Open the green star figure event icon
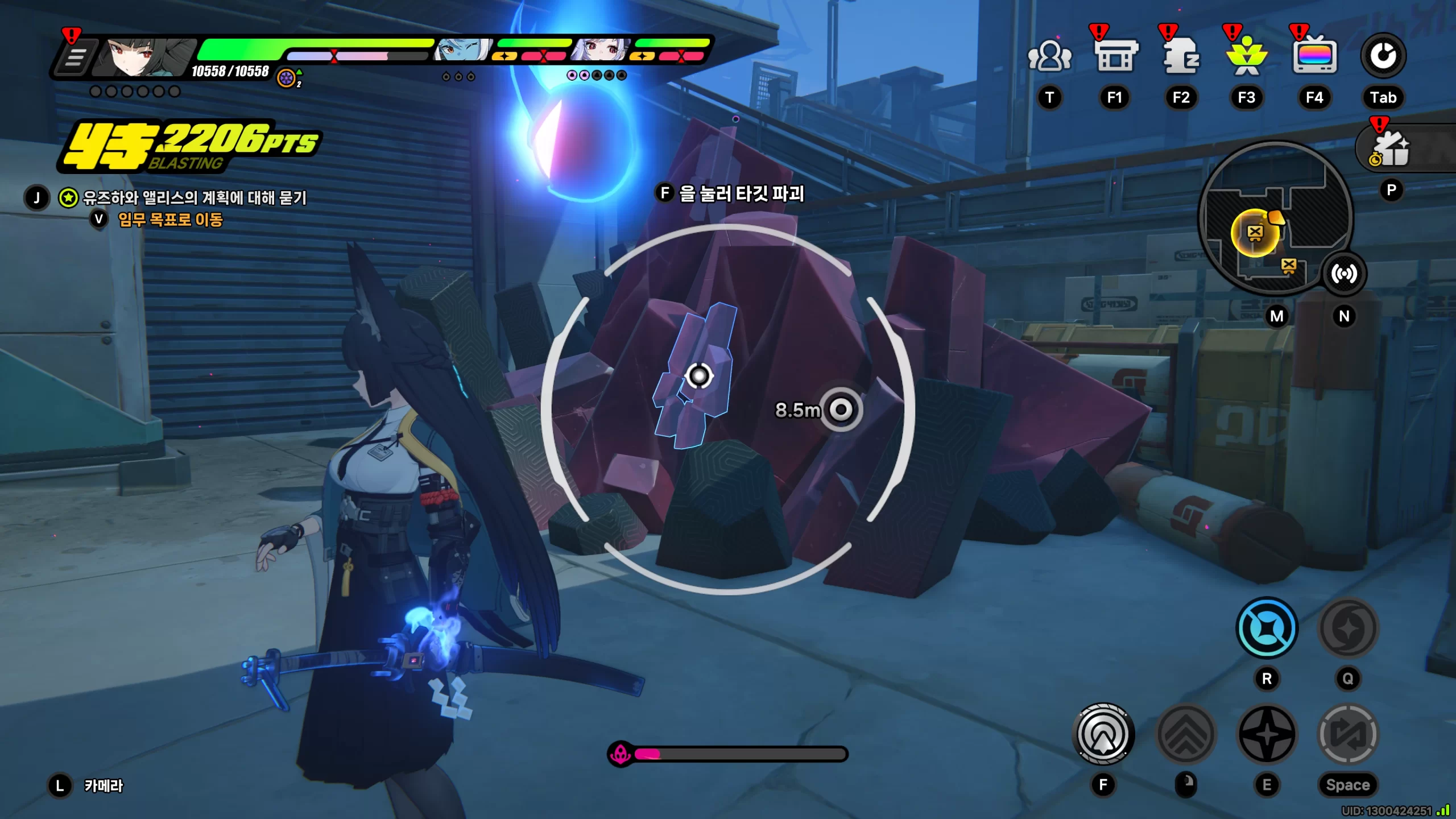 [x=1247, y=56]
